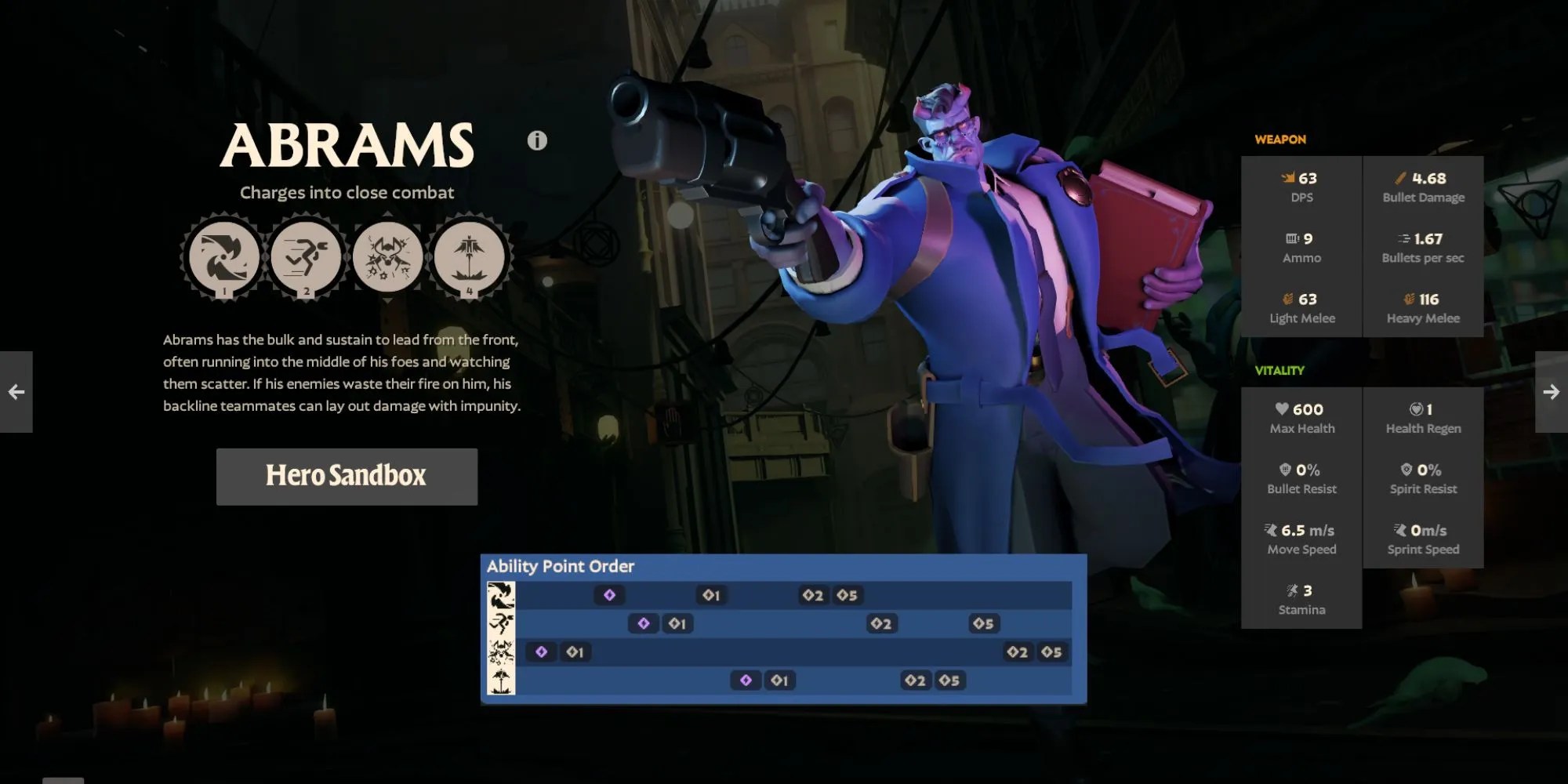Select the Seismic Impact ultimate icon

pos(470,257)
